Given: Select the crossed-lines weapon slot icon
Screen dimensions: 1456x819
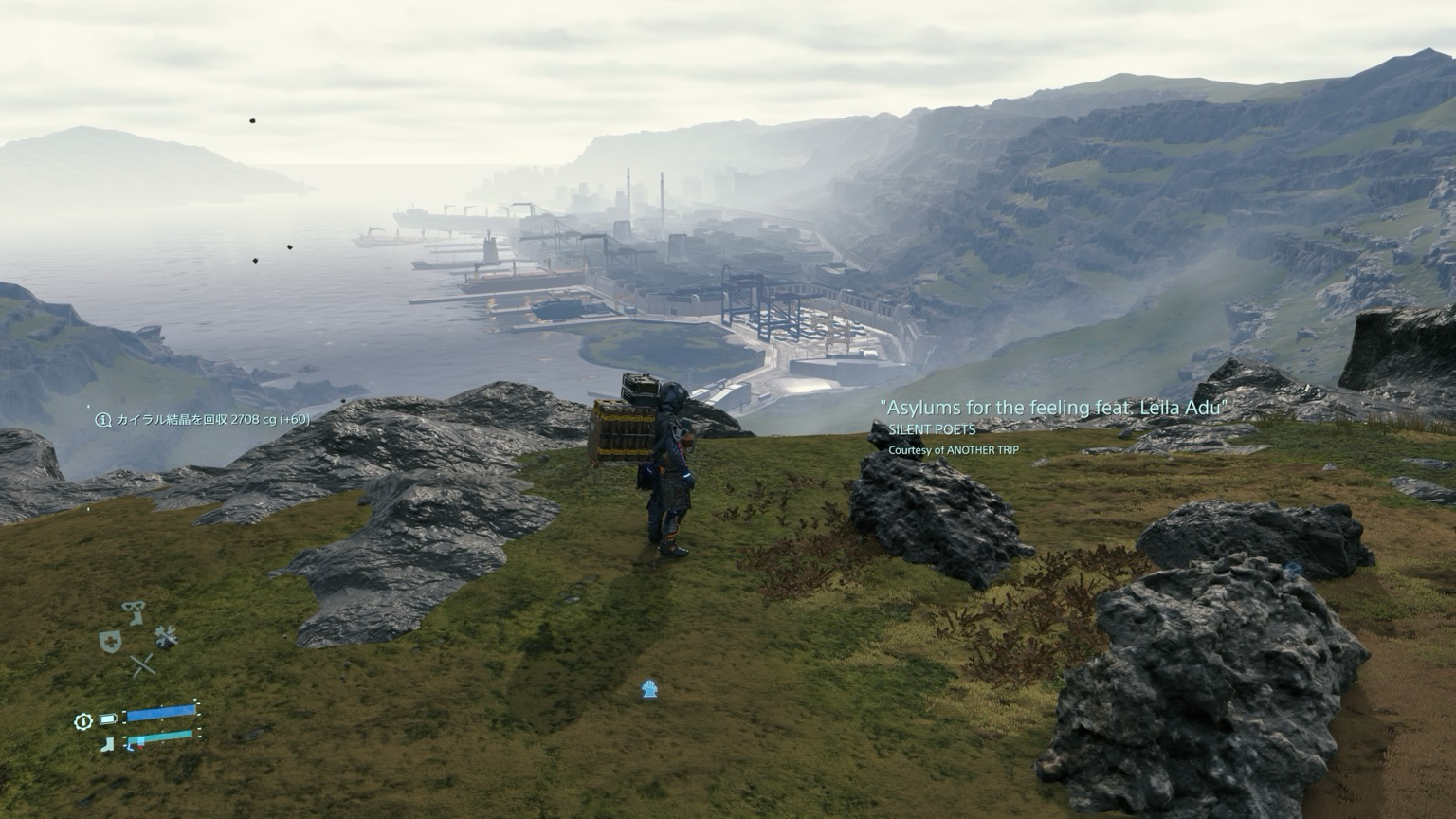Looking at the screenshot, I should click(142, 665).
